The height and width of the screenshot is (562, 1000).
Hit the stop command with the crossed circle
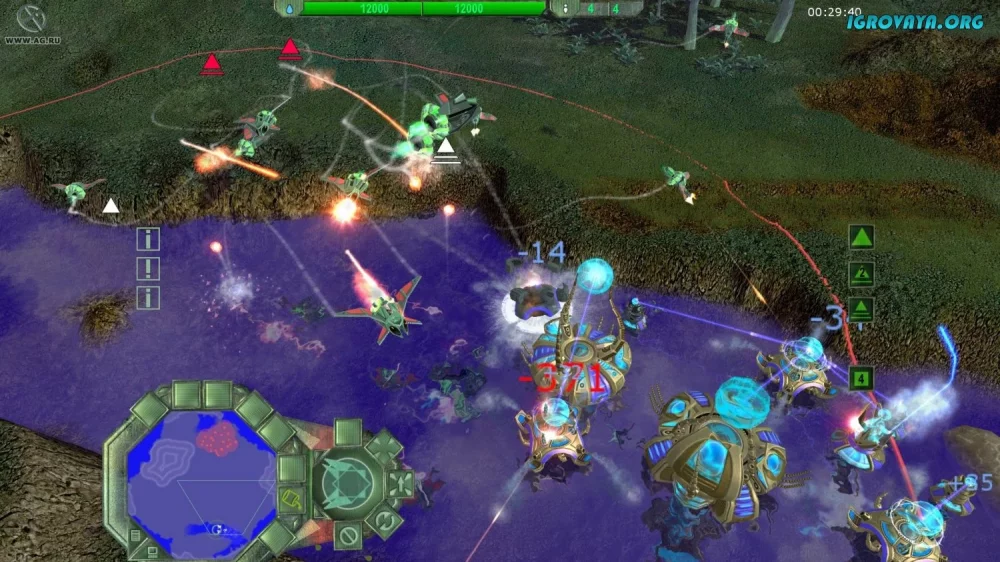348,535
